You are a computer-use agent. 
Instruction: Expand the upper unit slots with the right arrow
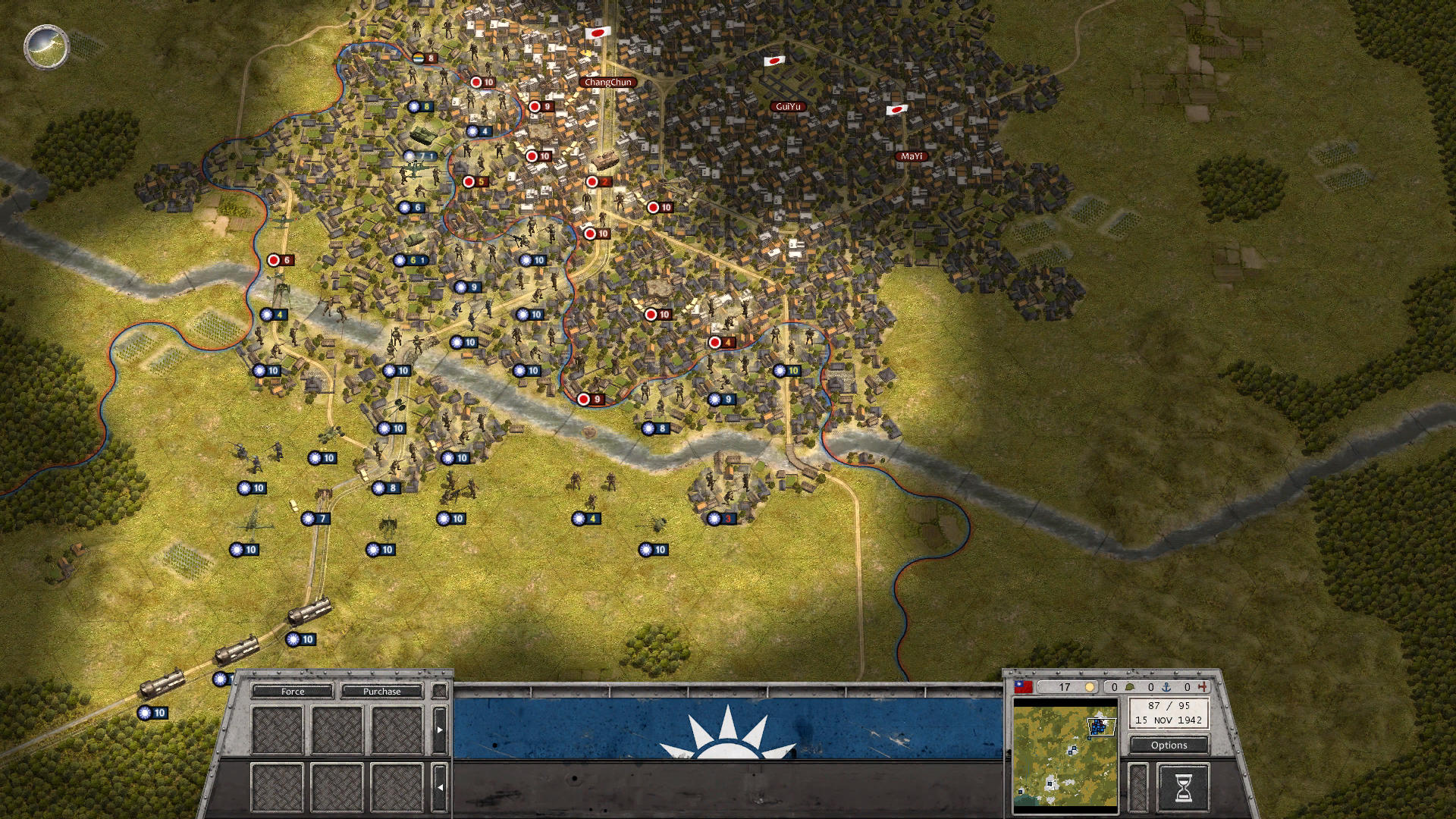[441, 730]
